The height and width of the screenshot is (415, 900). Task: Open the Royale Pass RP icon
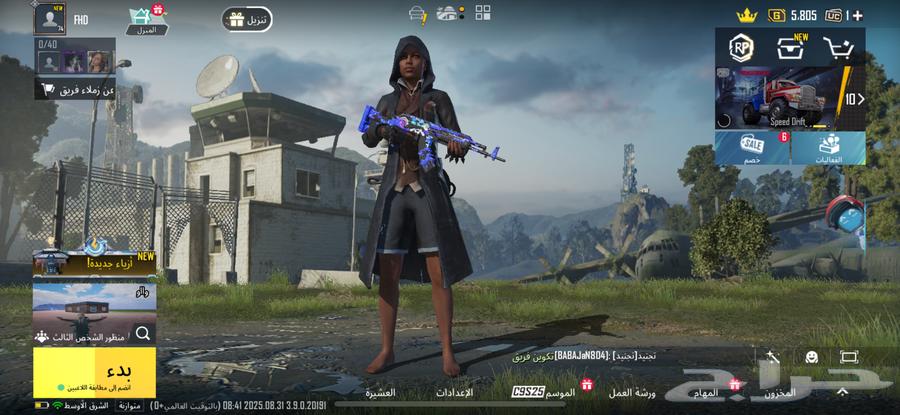click(741, 47)
